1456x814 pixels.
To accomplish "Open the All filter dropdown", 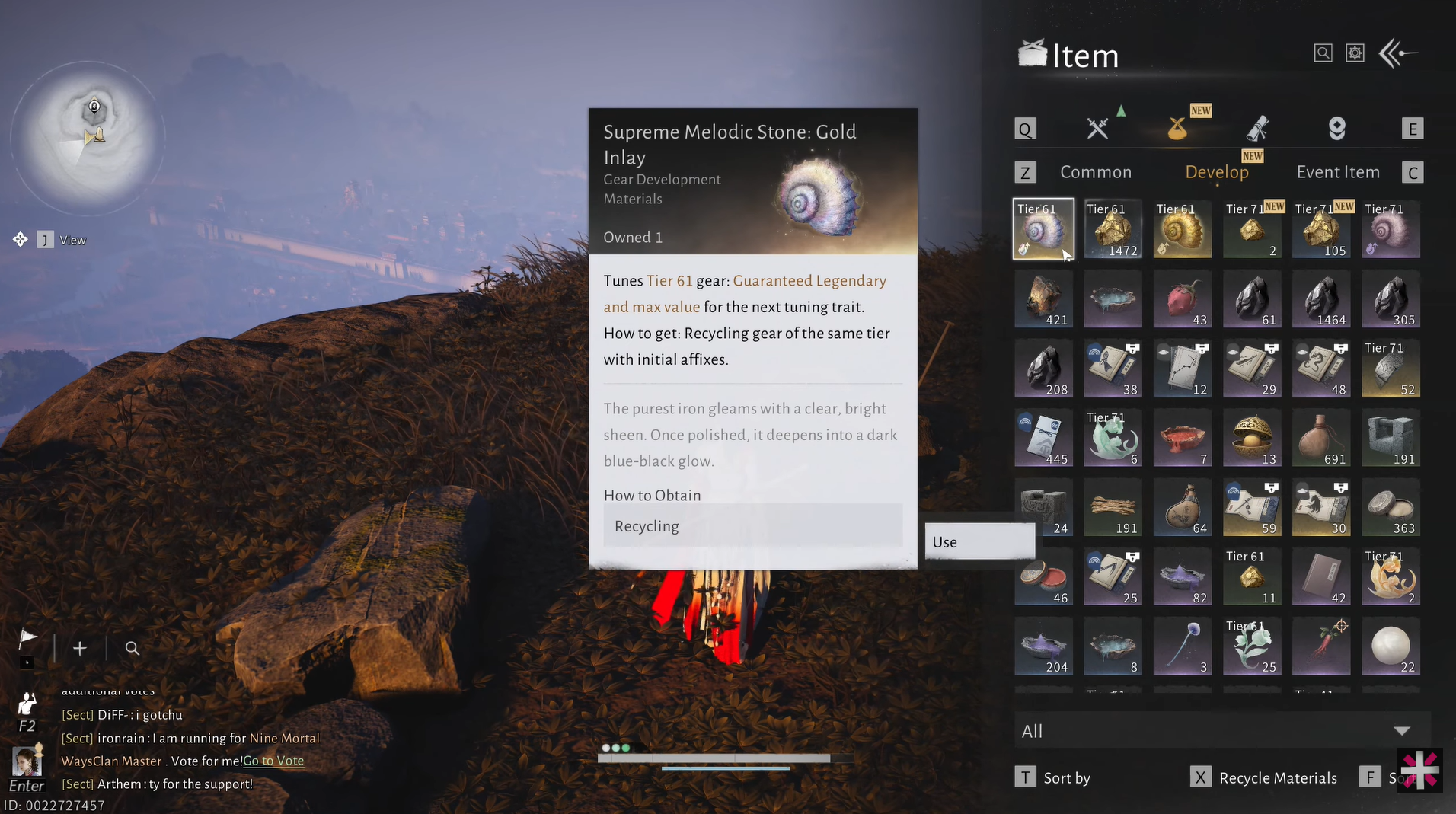I will point(1221,731).
